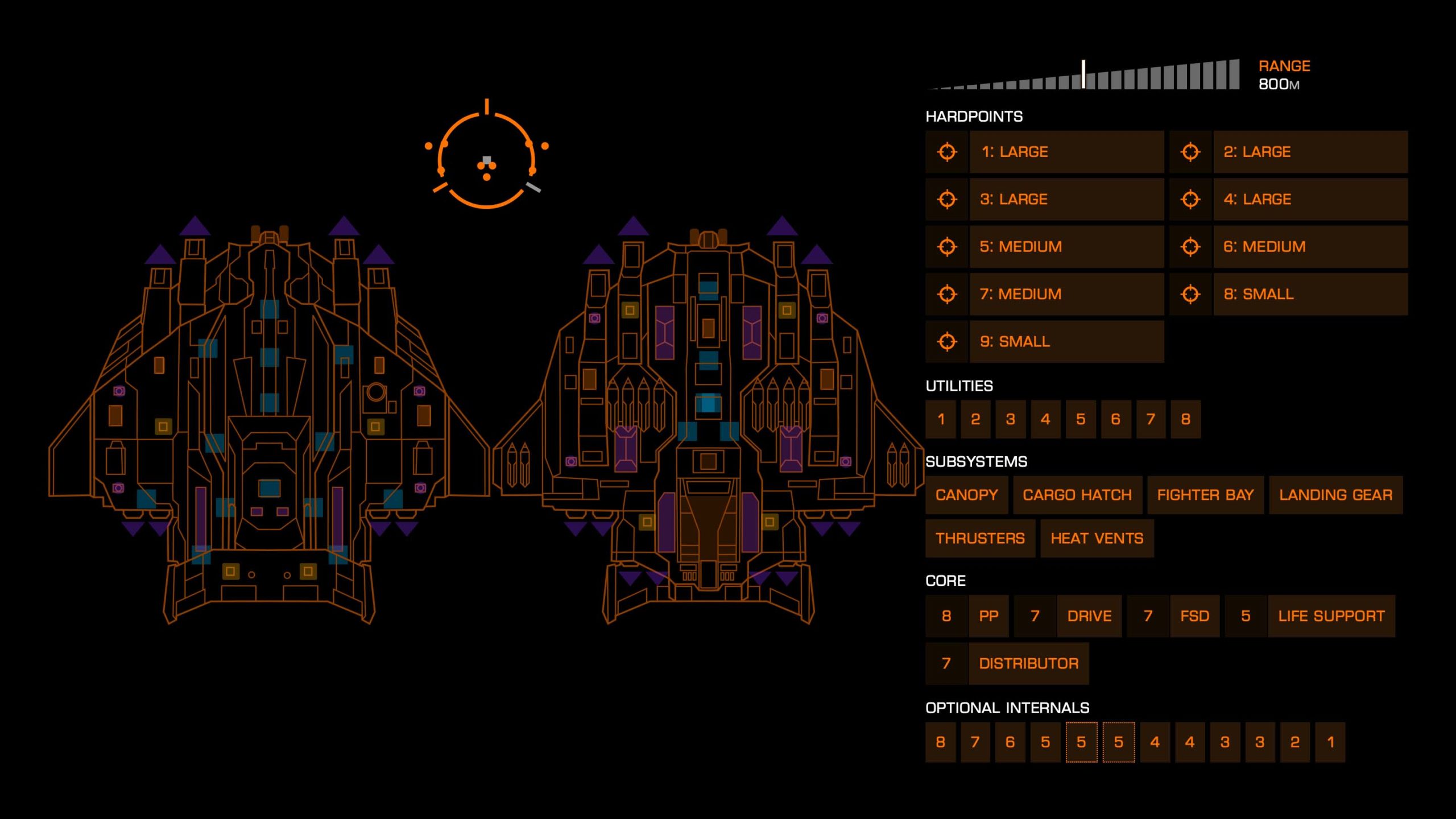The height and width of the screenshot is (819, 1456).
Task: Select the CARGO HATCH subsystem
Action: point(1077,494)
